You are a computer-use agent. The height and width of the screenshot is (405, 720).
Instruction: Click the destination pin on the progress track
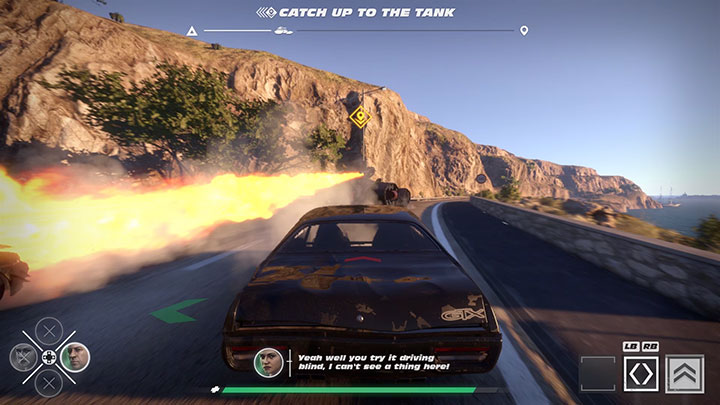(x=524, y=31)
